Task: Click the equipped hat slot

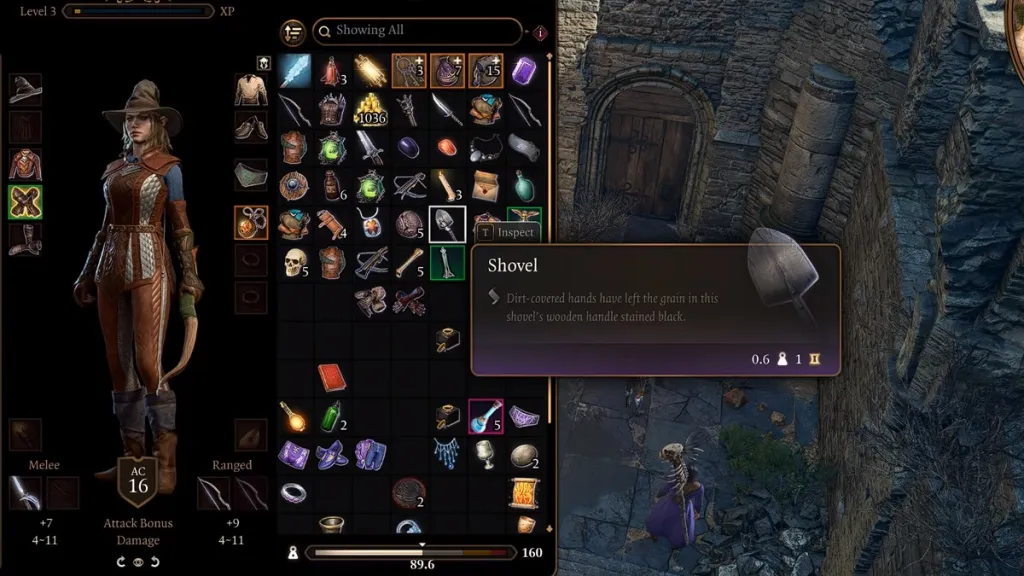Action: tap(25, 89)
